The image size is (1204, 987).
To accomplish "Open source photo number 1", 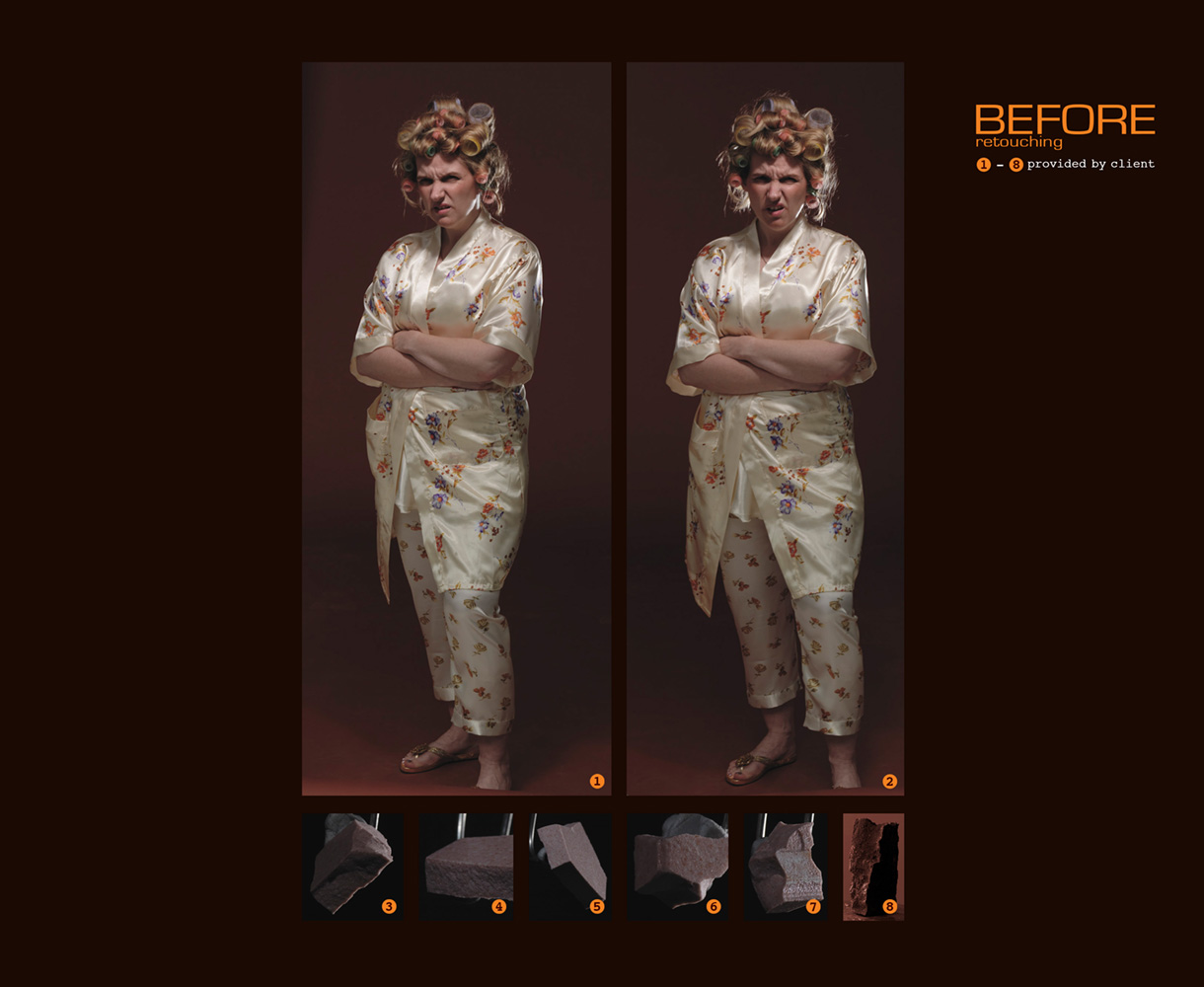I will click(456, 429).
